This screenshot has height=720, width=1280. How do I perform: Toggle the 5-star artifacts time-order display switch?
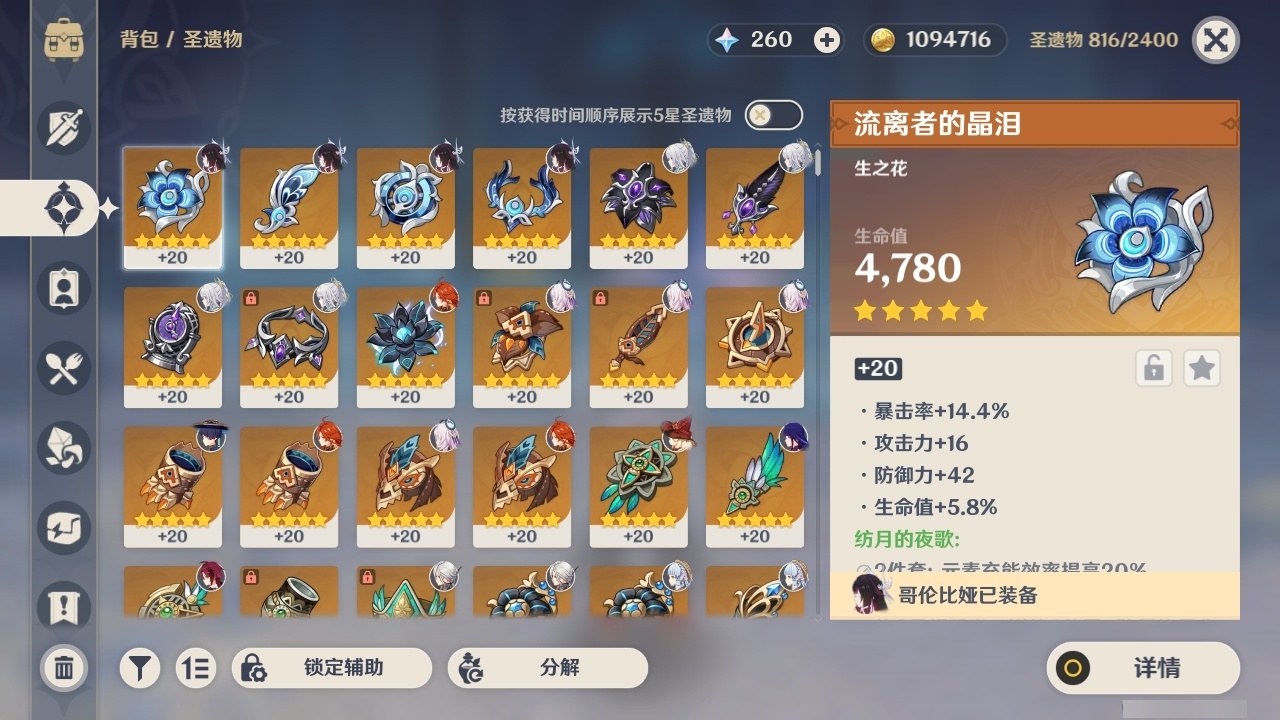772,115
